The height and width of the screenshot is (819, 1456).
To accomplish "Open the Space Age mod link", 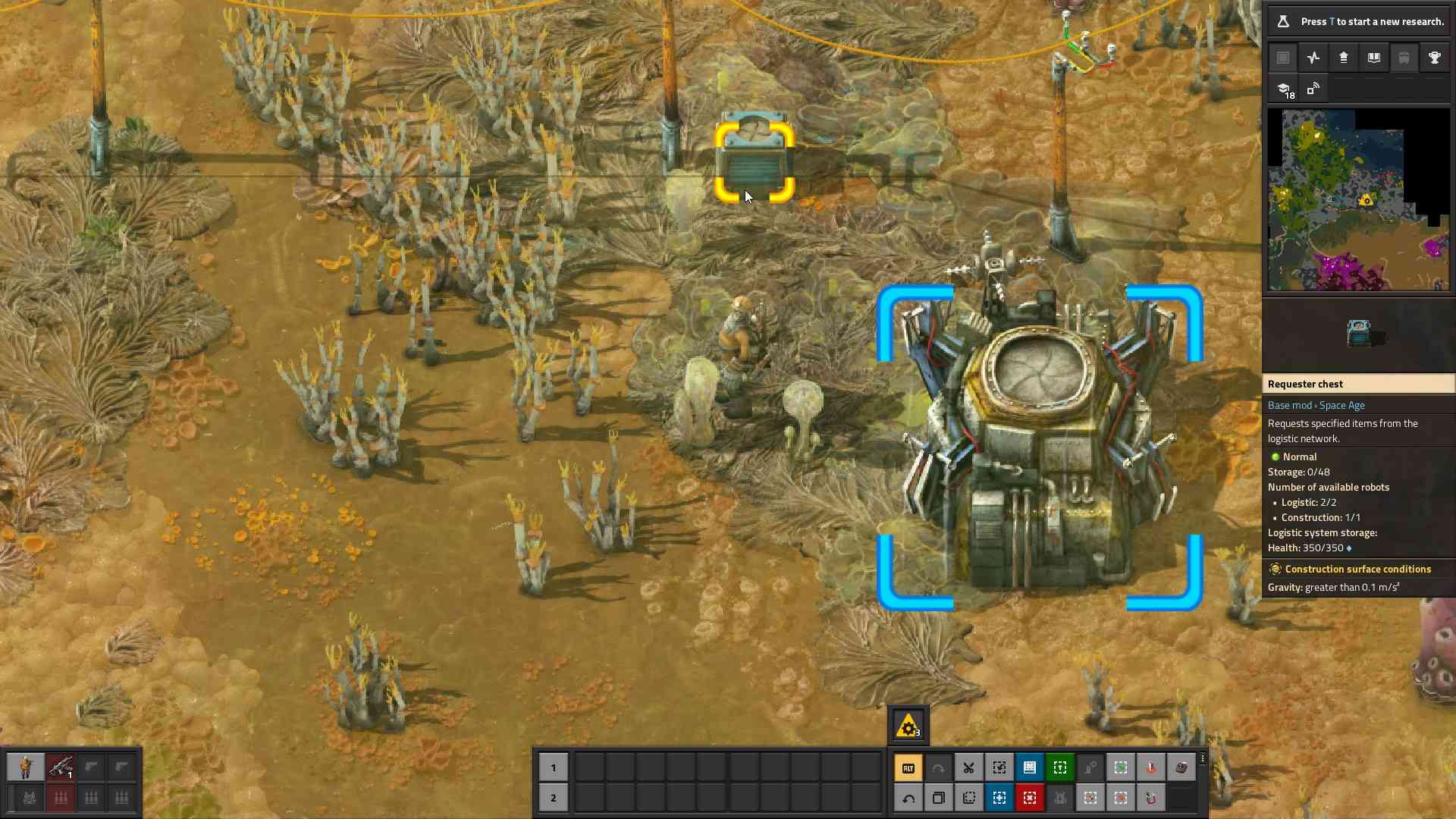I will pos(1341,405).
